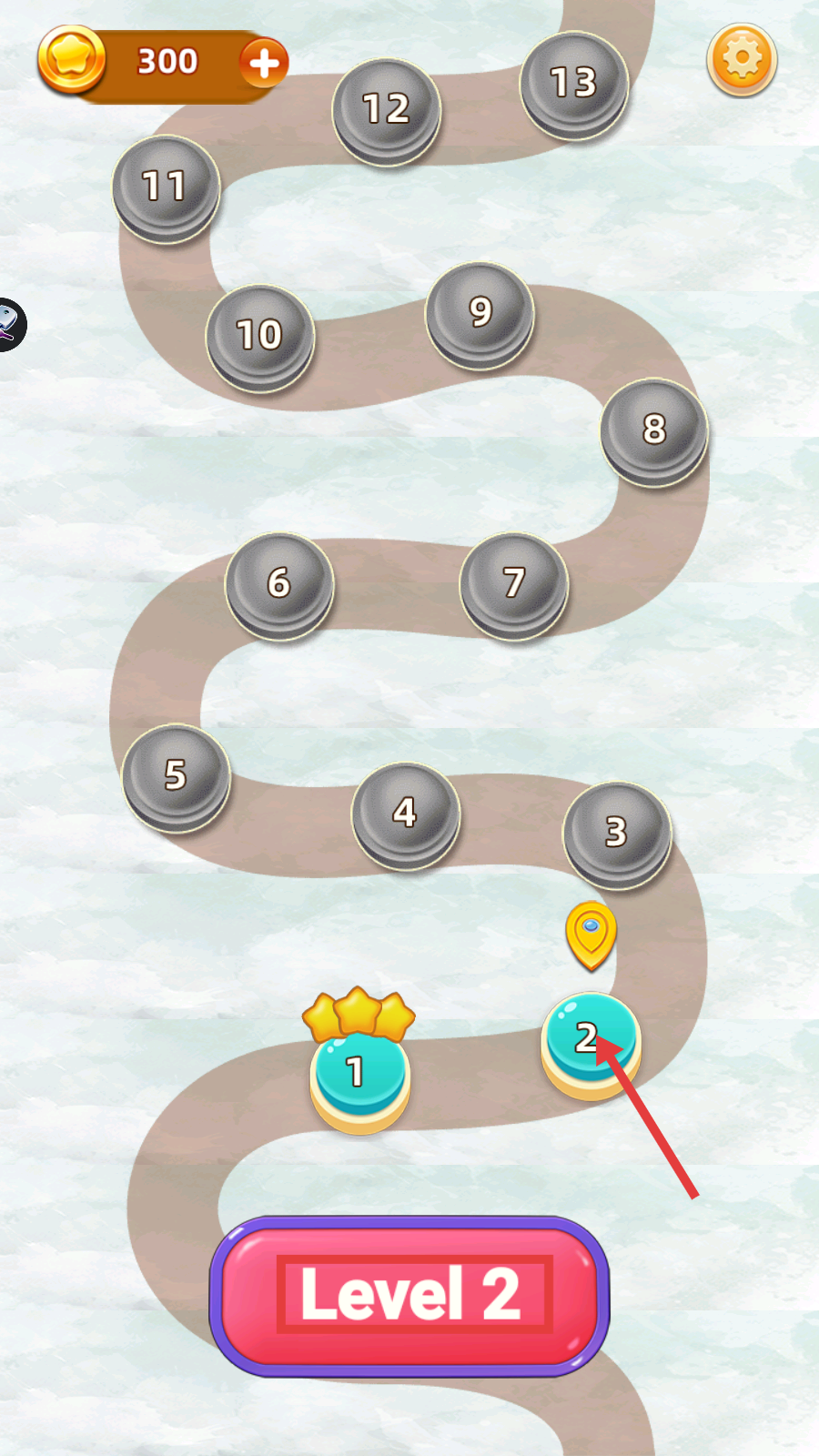Screen dimensions: 819x1456
Task: Select the locked level 13 node
Action: click(x=573, y=84)
